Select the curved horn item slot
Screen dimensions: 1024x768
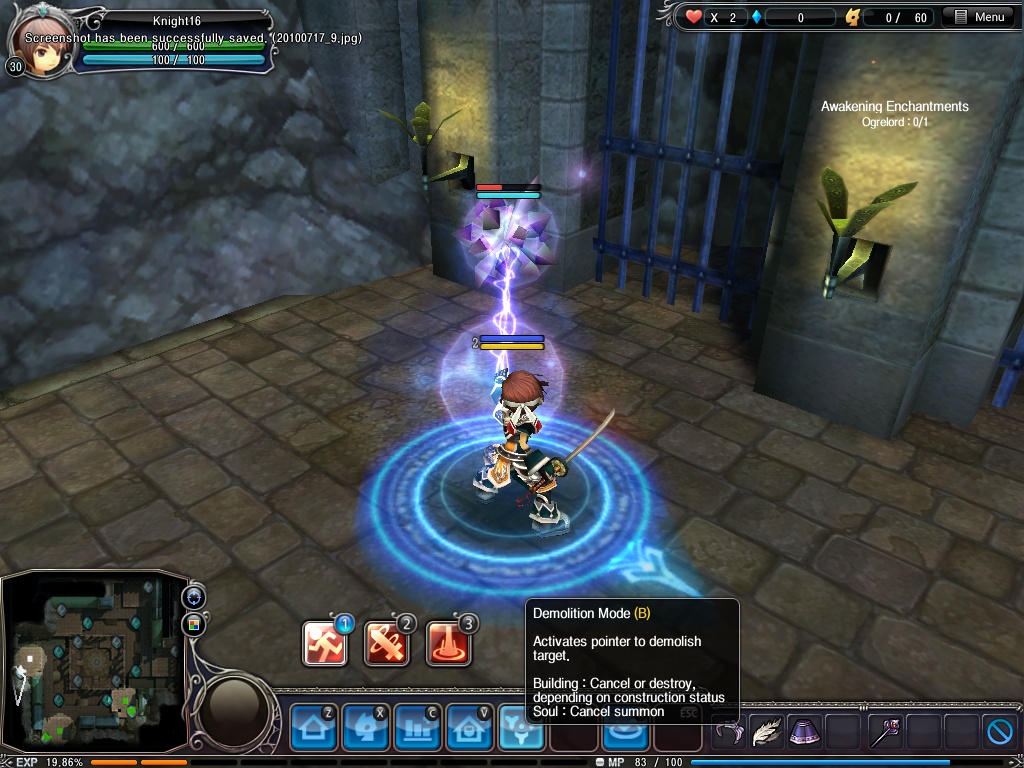[729, 733]
